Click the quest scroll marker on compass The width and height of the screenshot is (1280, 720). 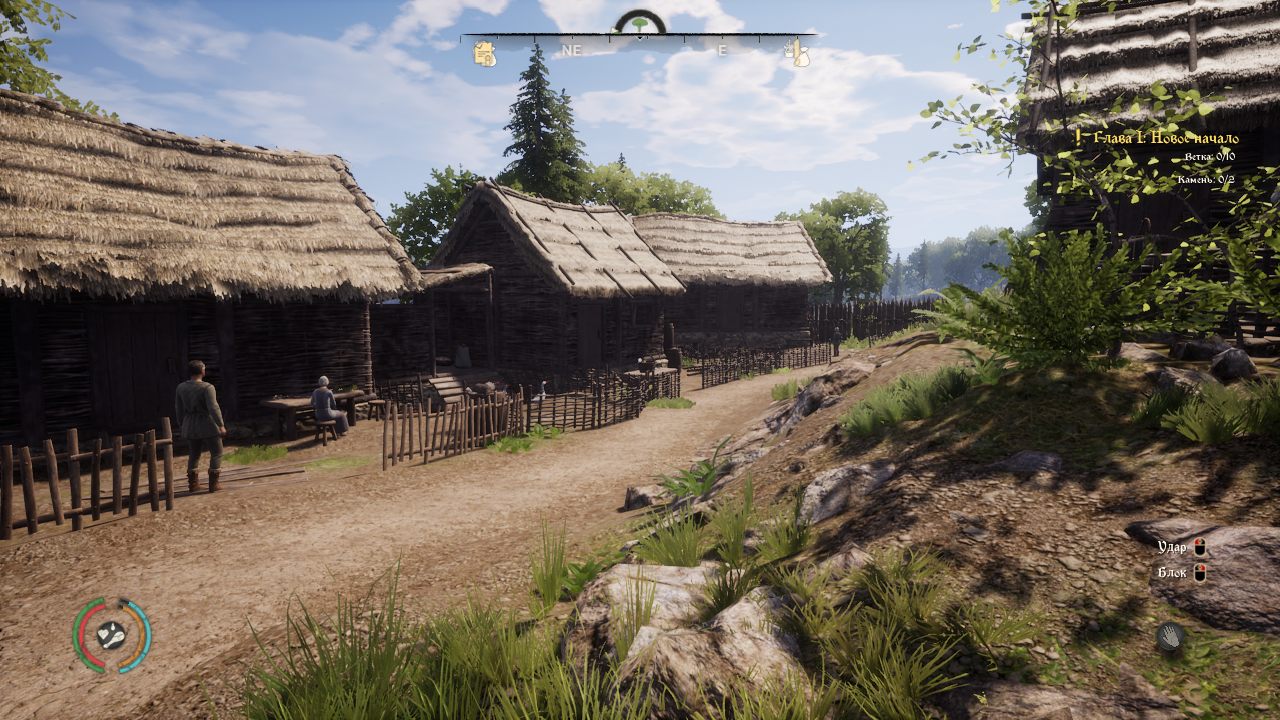(x=485, y=54)
